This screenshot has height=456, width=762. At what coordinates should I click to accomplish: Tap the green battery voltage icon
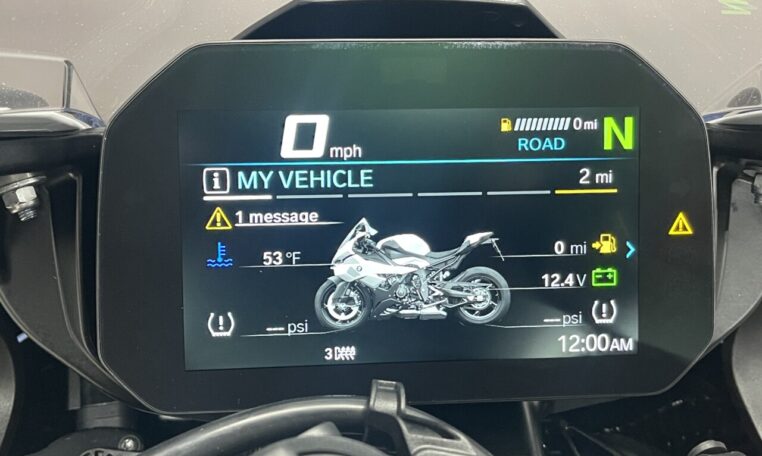coord(604,279)
